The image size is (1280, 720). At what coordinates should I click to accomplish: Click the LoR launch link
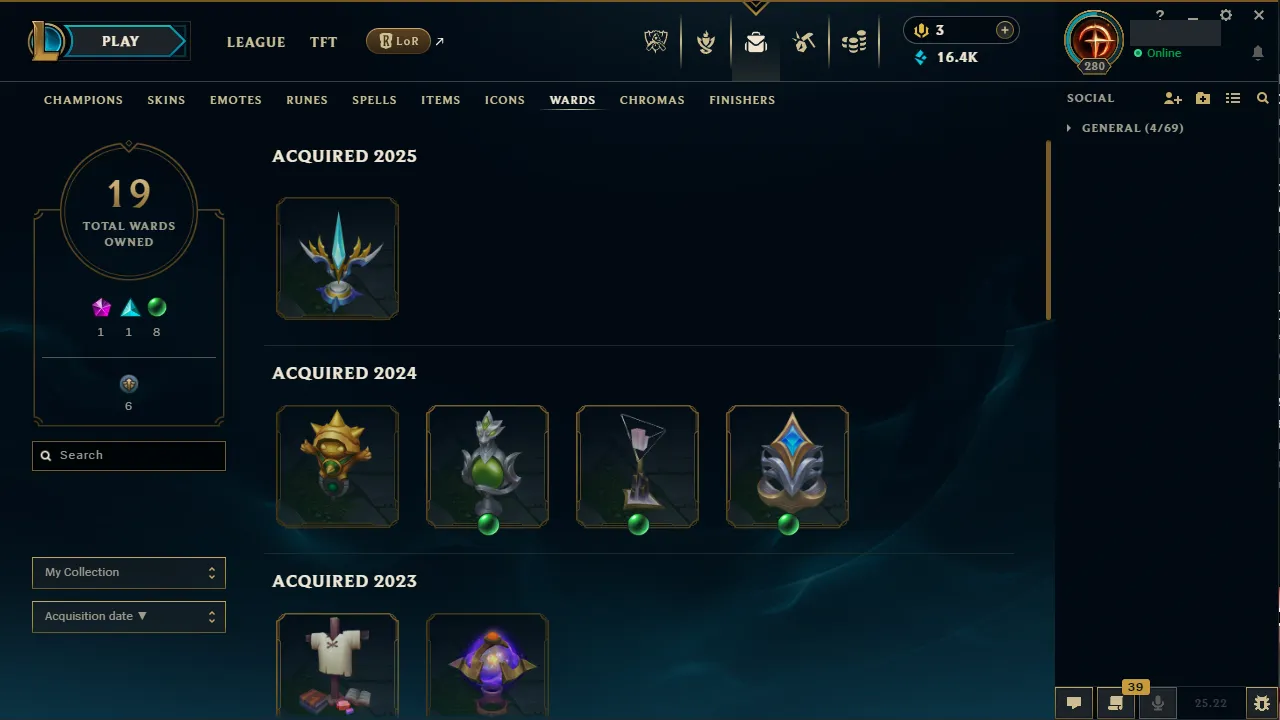398,41
